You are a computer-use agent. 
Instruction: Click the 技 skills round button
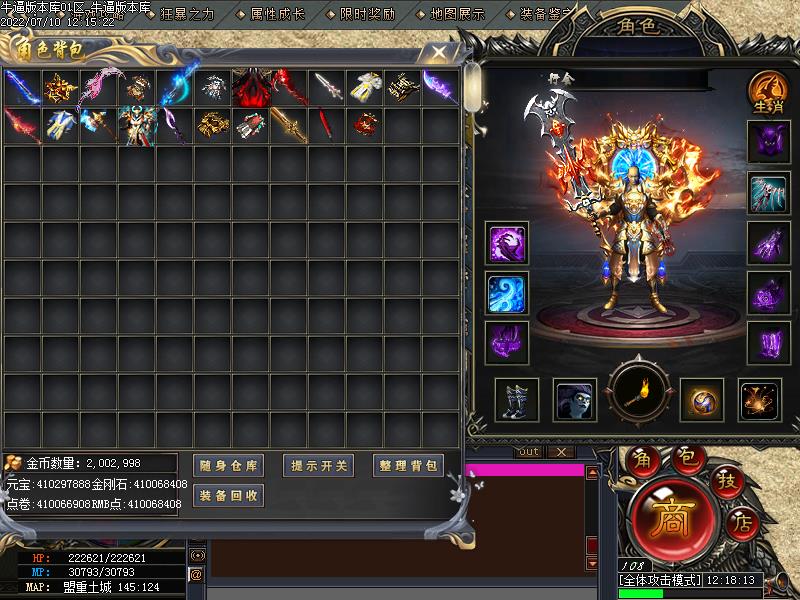(725, 482)
